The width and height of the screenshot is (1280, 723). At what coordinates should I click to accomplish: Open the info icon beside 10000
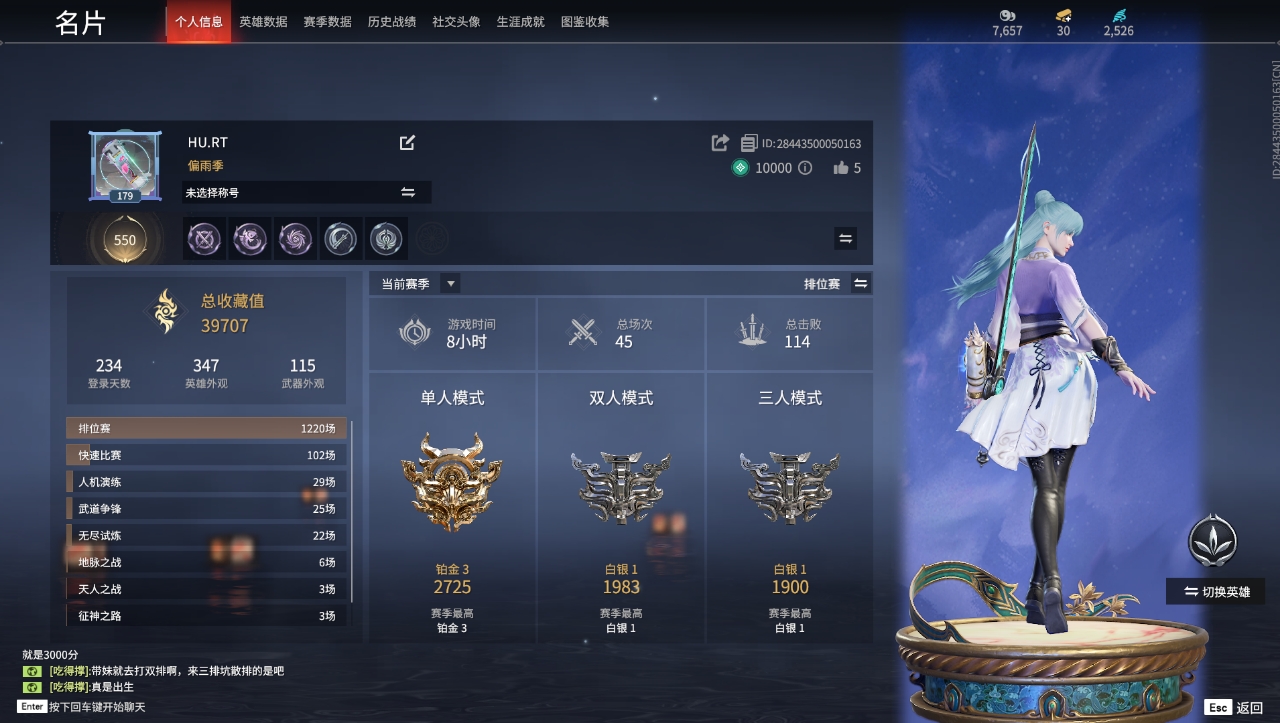[805, 168]
